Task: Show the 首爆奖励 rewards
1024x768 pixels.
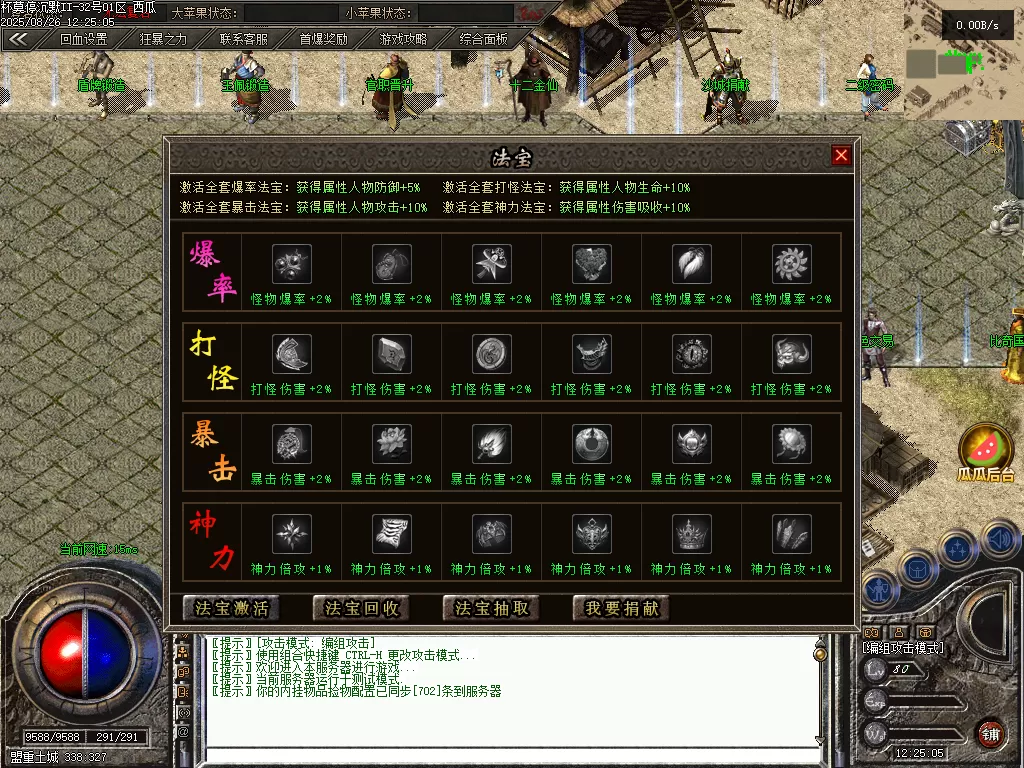Action: point(324,39)
